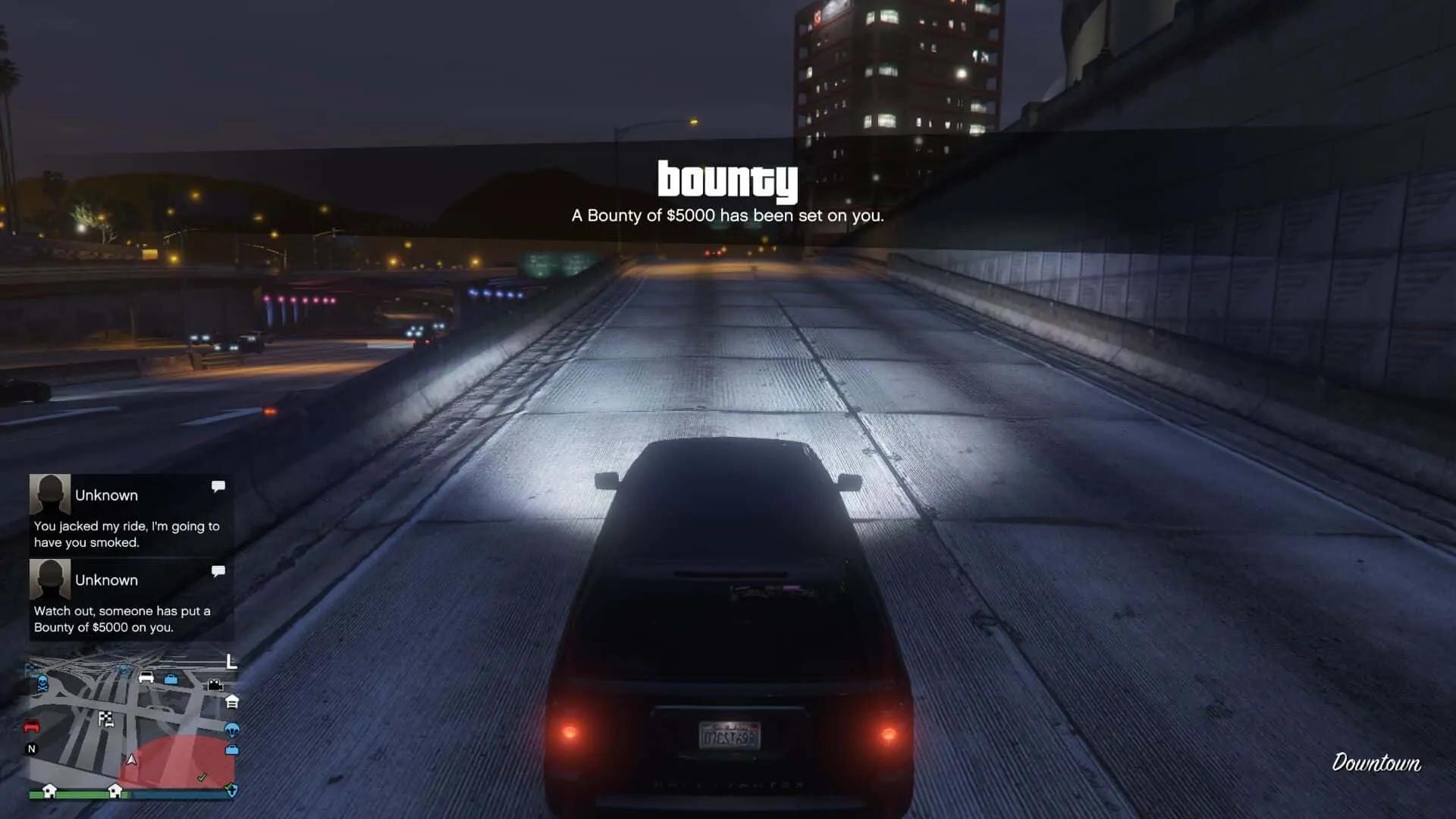Click the red impound car icon on minimap

click(31, 726)
